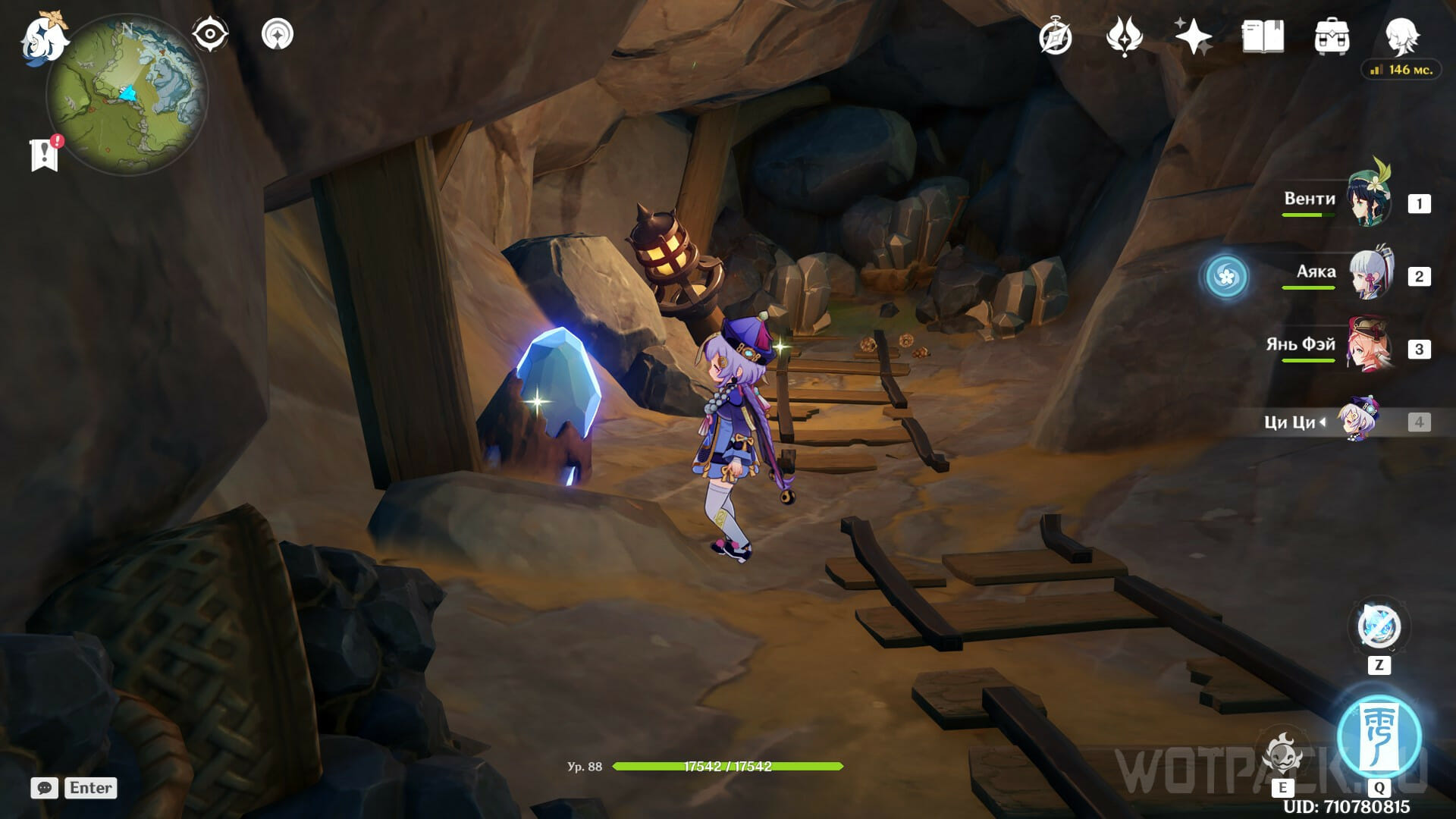Open the quest navigation icon
This screenshot has height=819, width=1456.
pos(278,34)
